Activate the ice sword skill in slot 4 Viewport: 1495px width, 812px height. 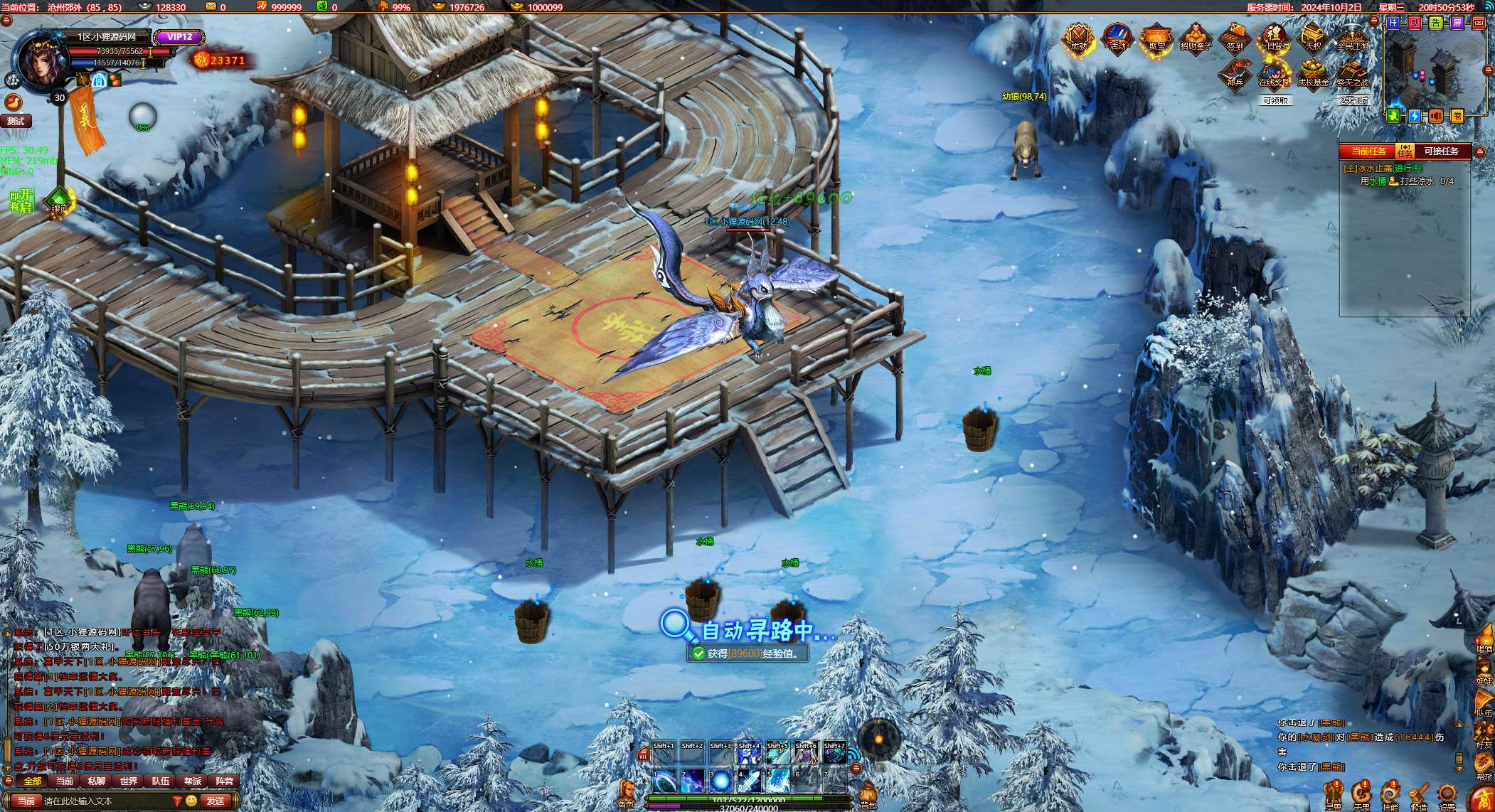(750, 781)
